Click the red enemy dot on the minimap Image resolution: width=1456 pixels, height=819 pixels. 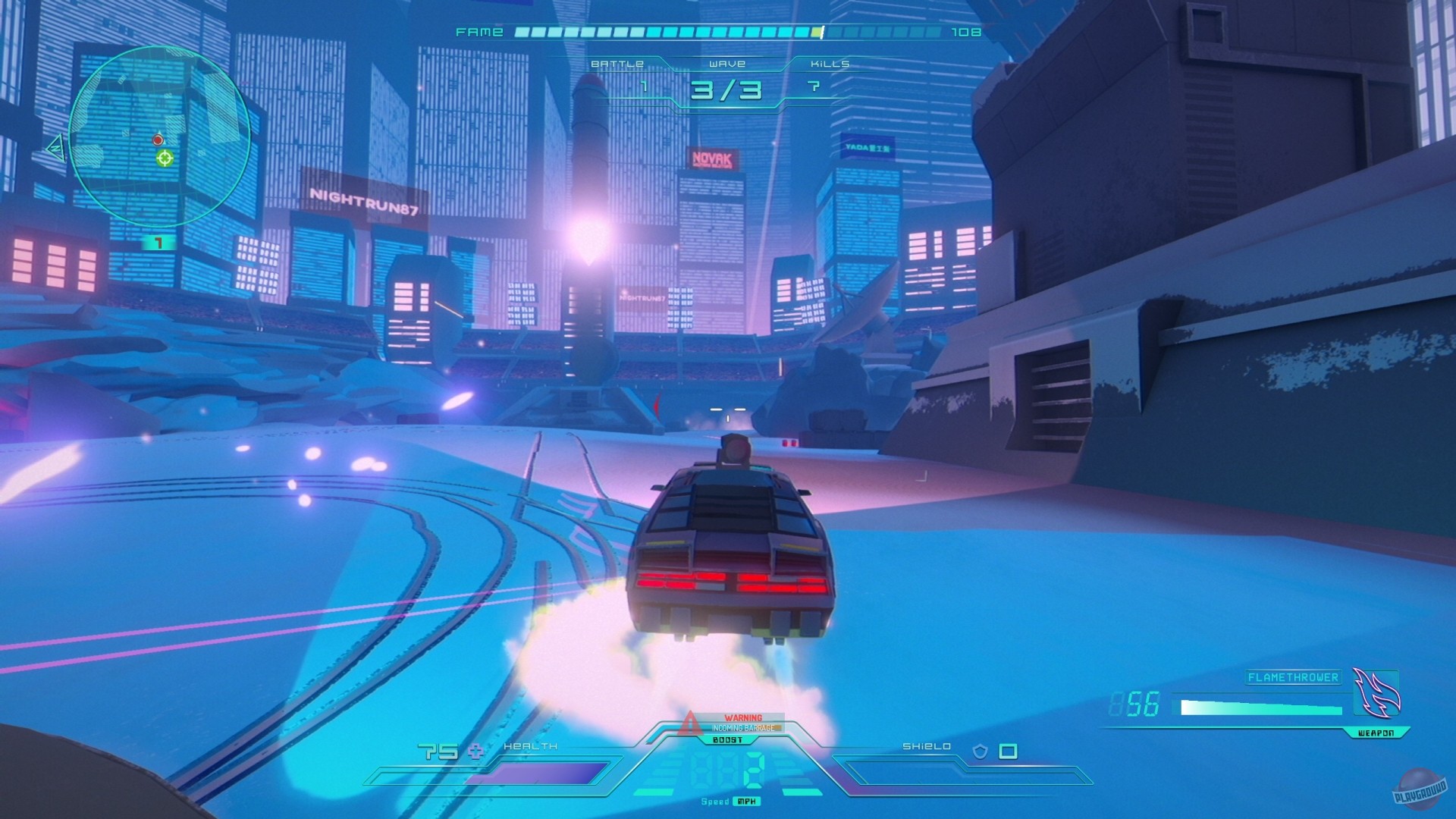click(x=157, y=140)
